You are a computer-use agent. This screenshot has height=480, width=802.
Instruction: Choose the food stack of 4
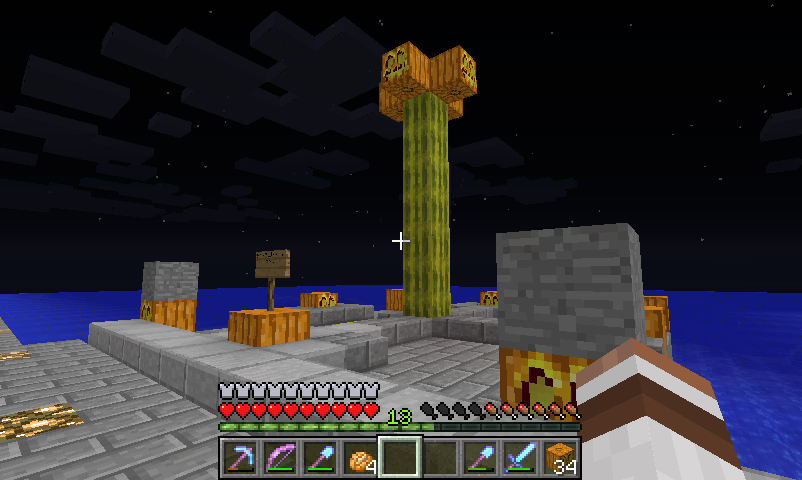coord(359,458)
